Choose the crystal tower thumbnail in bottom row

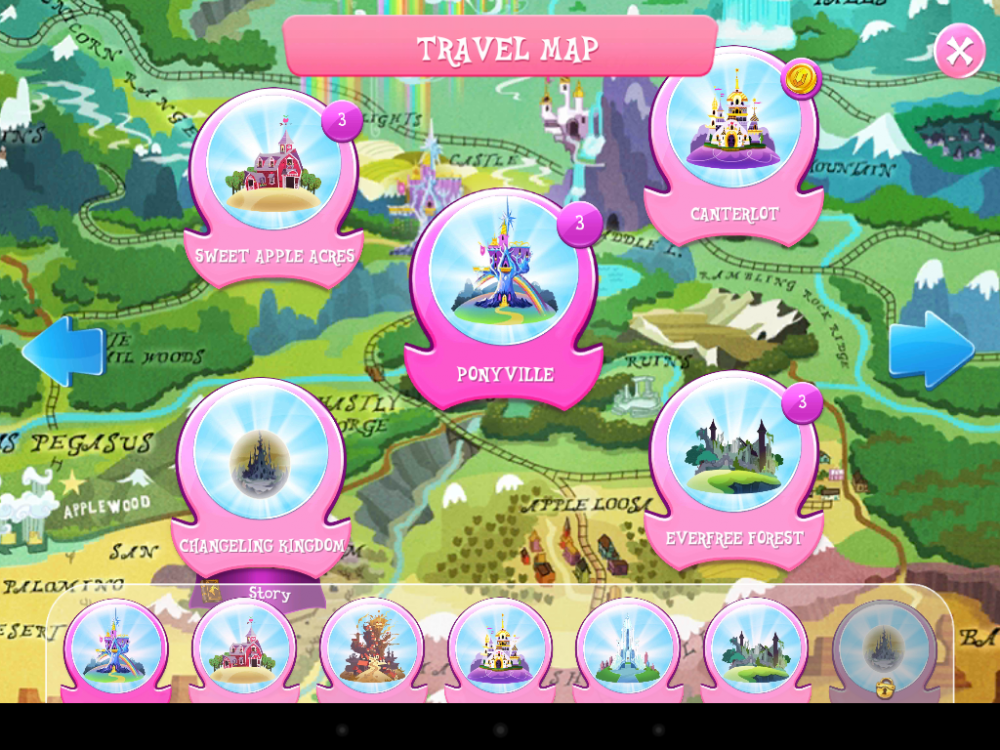628,648
